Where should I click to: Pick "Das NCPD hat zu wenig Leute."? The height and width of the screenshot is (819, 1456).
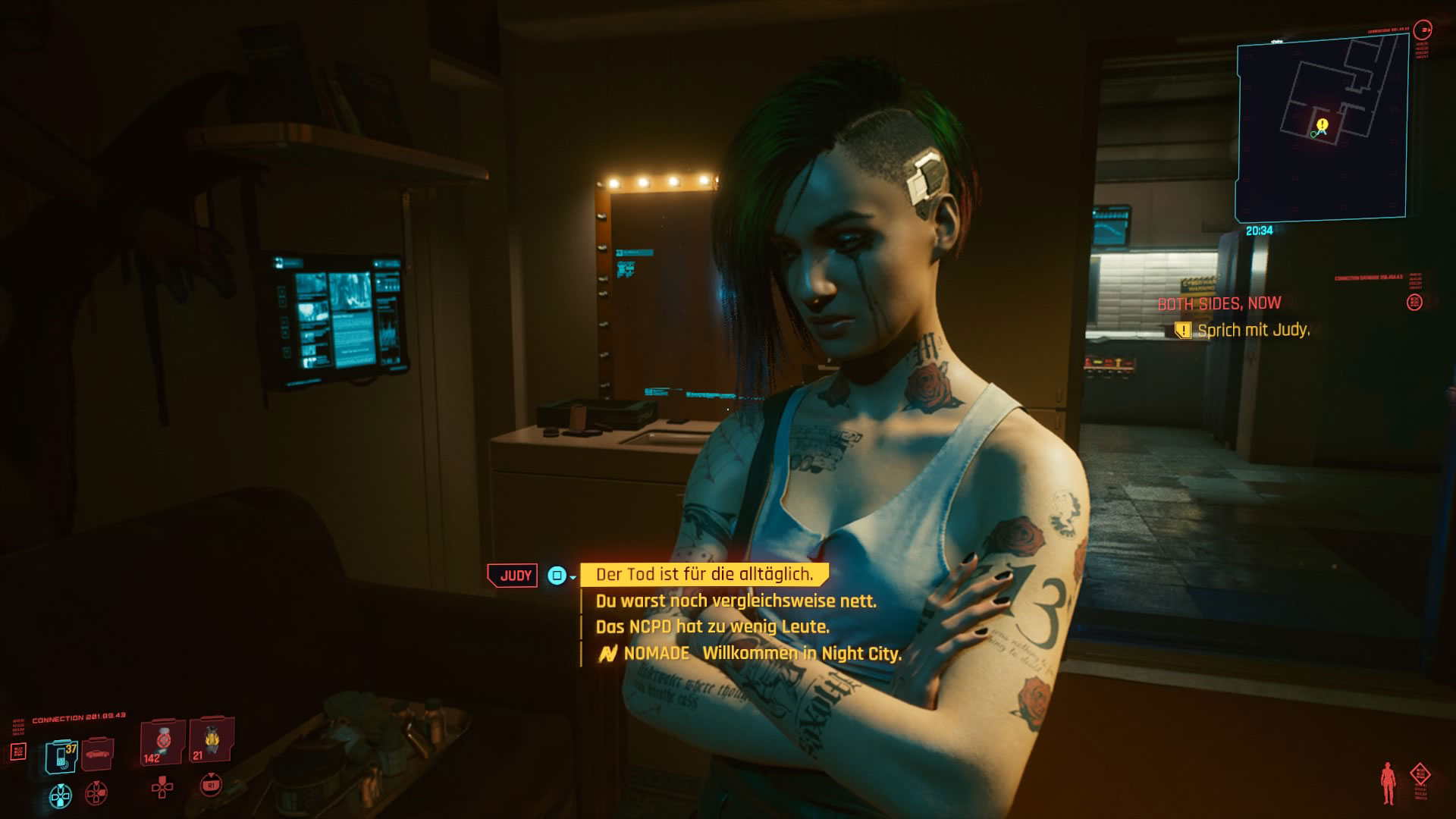pos(712,627)
